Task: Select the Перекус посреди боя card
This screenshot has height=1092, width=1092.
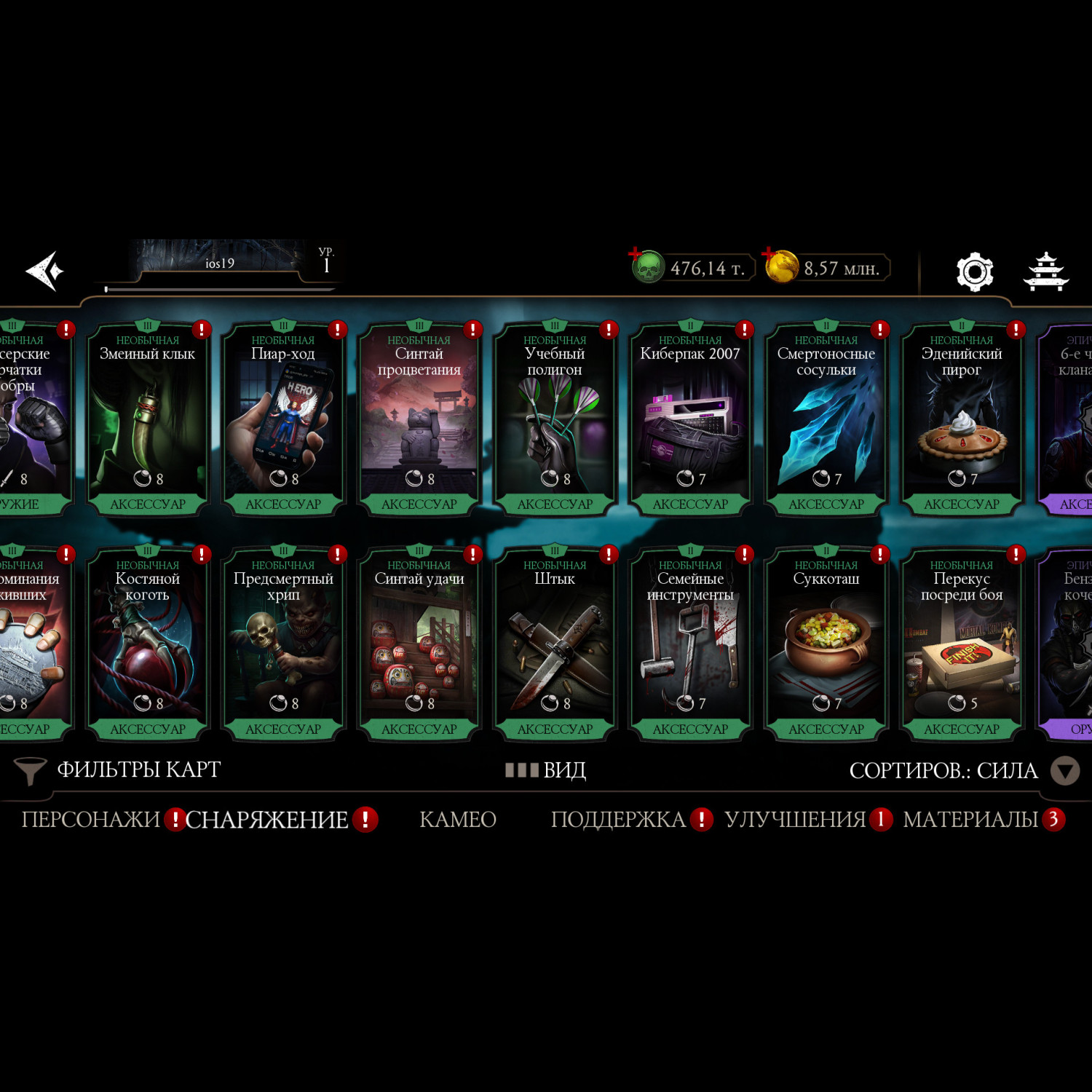Action: (x=962, y=644)
